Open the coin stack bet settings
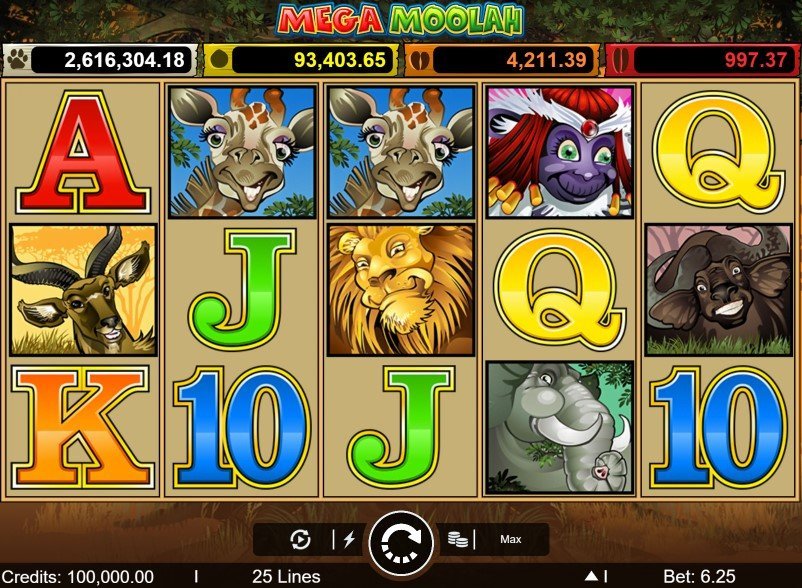 (459, 540)
